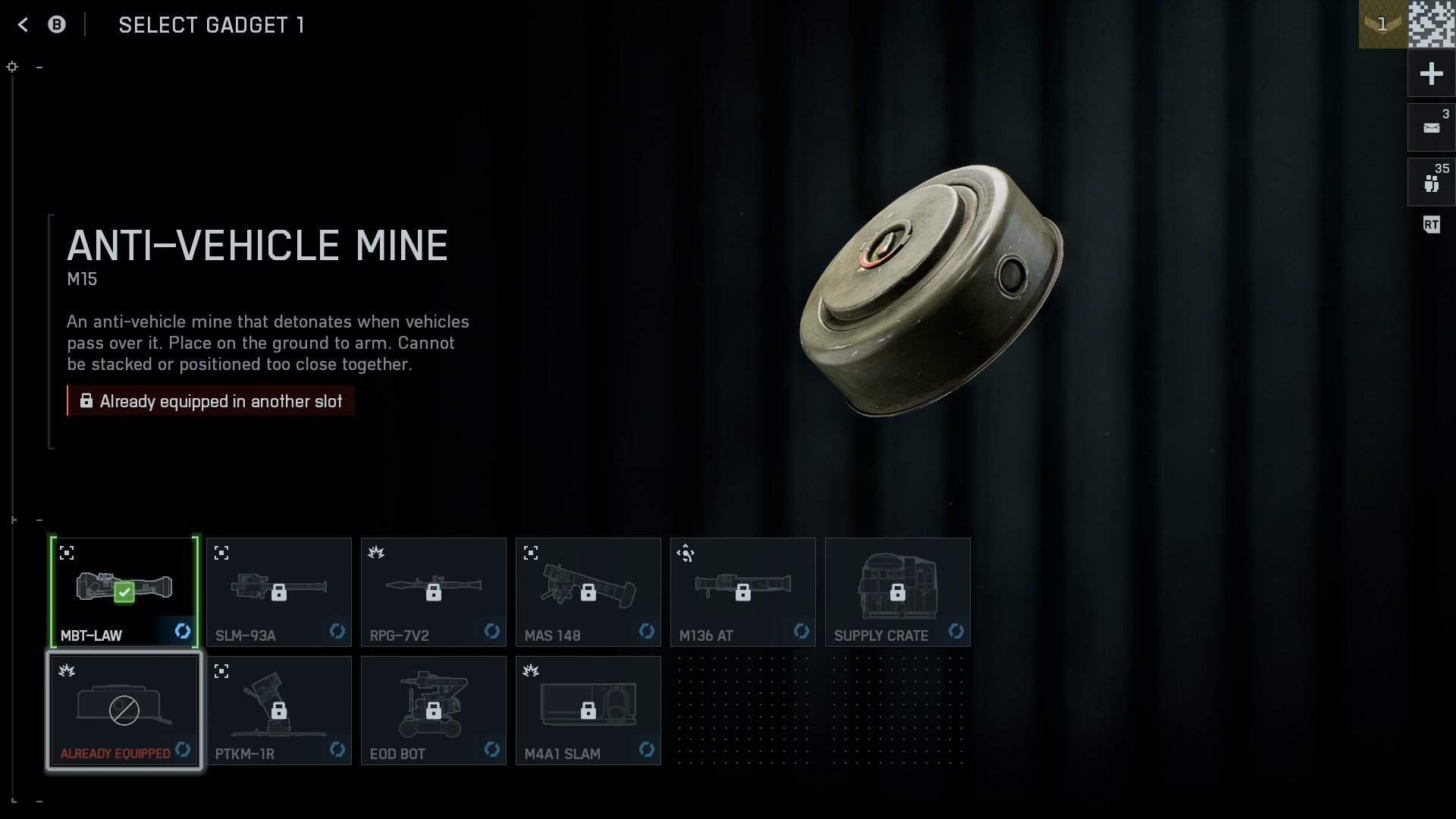Click the sync progress ring on EOD BOT
1456x819 pixels.
pyautogui.click(x=492, y=749)
